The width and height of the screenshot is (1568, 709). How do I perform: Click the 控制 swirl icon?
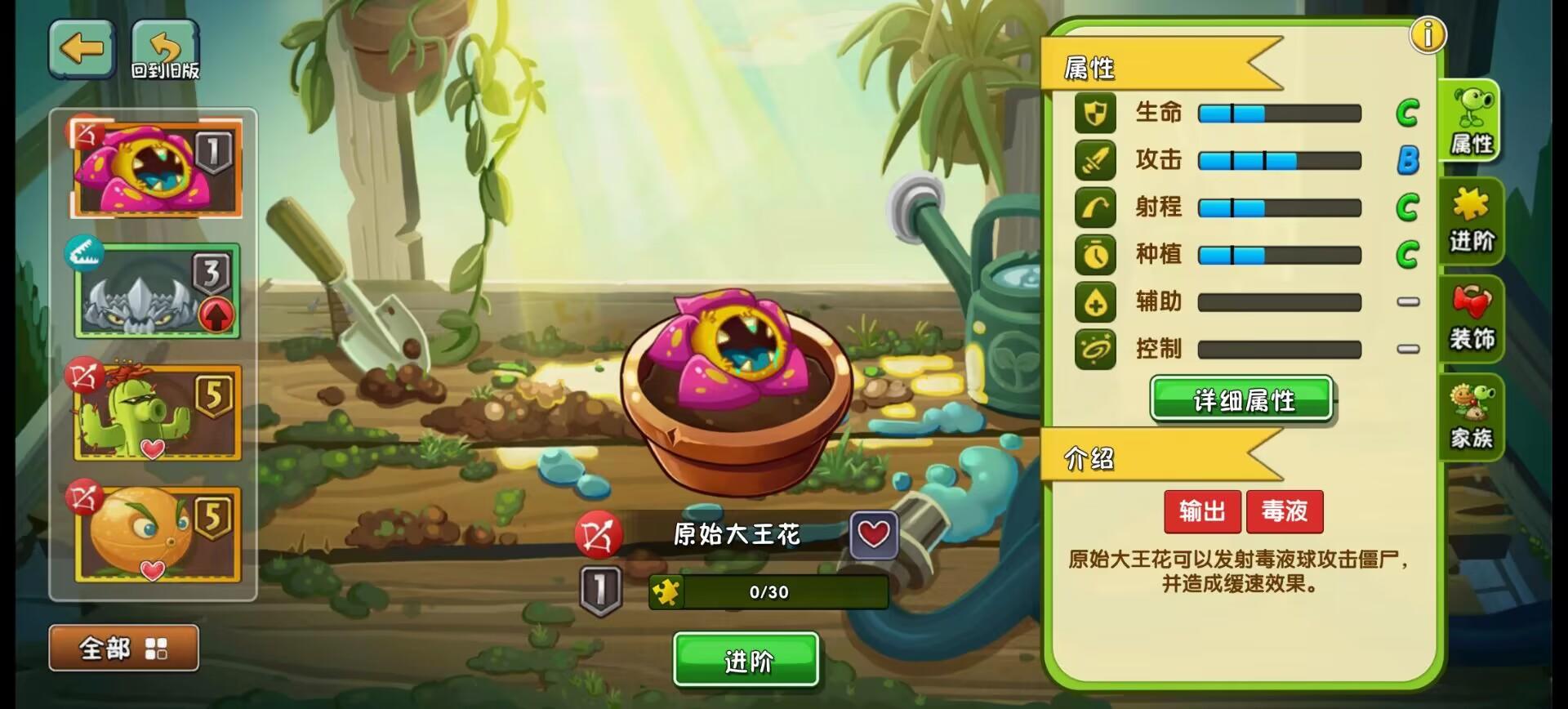point(1097,350)
